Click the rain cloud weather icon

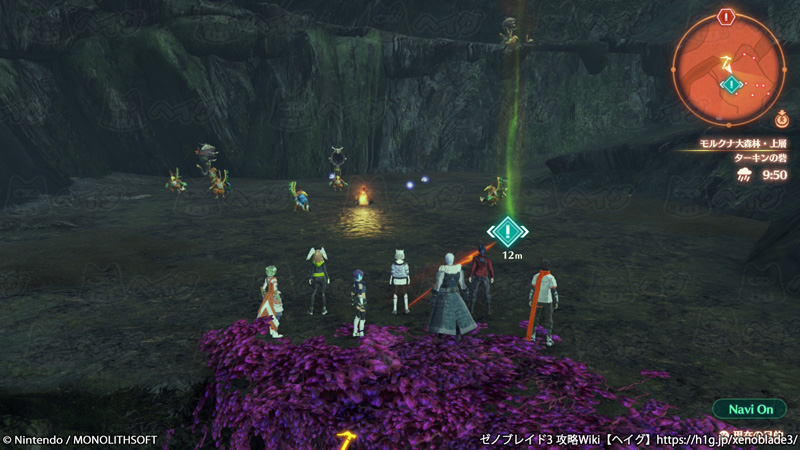(747, 175)
